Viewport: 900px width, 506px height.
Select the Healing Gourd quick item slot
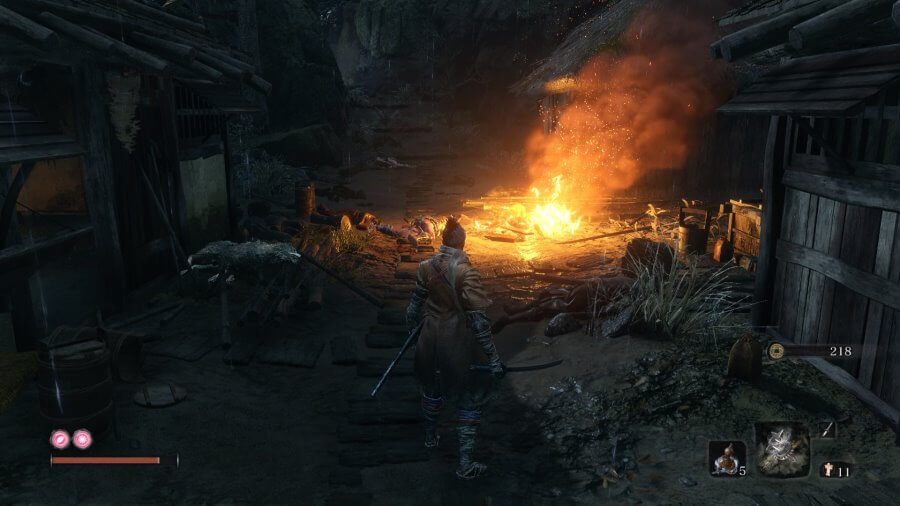726,457
